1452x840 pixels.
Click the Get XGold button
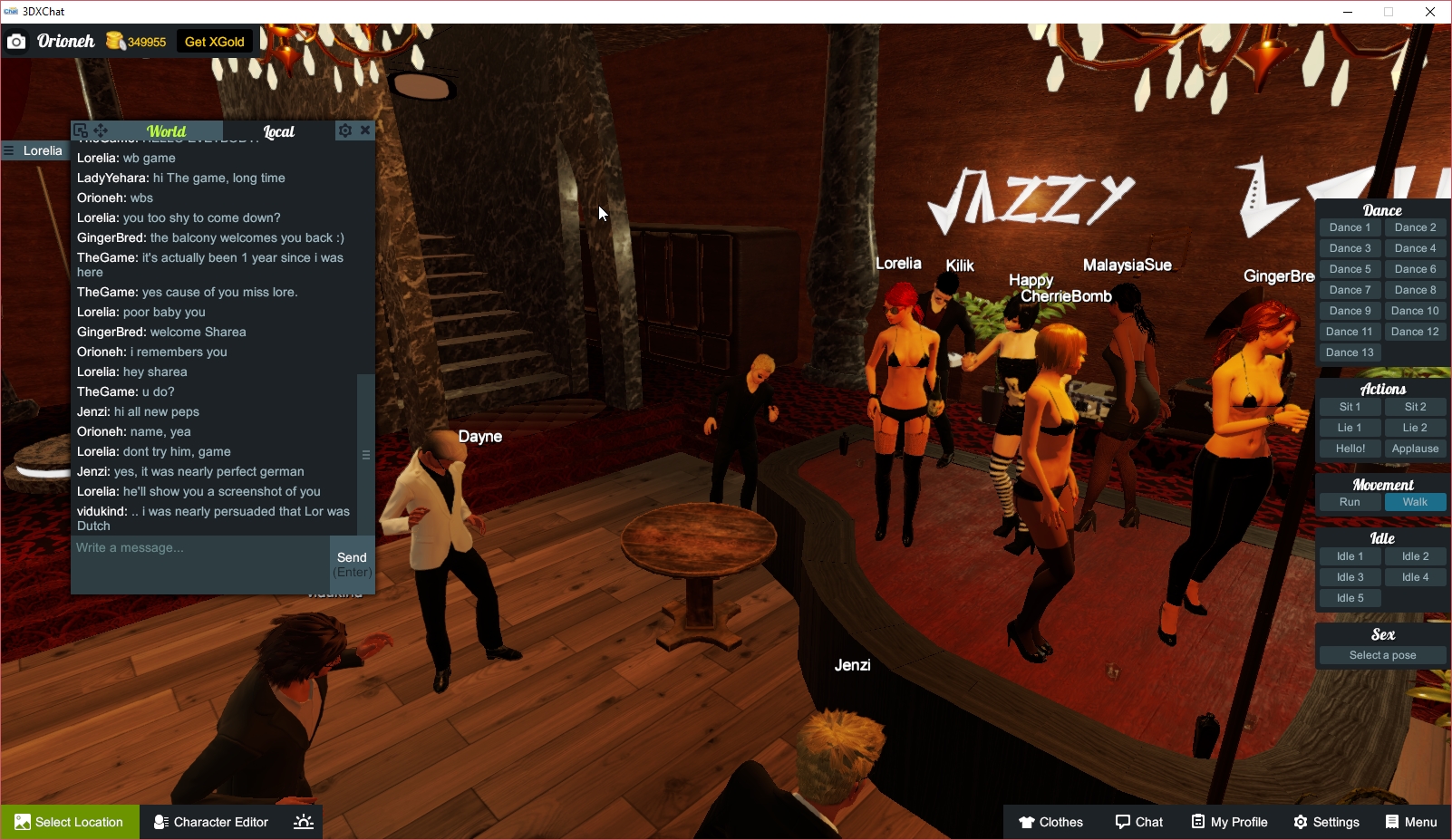(214, 41)
